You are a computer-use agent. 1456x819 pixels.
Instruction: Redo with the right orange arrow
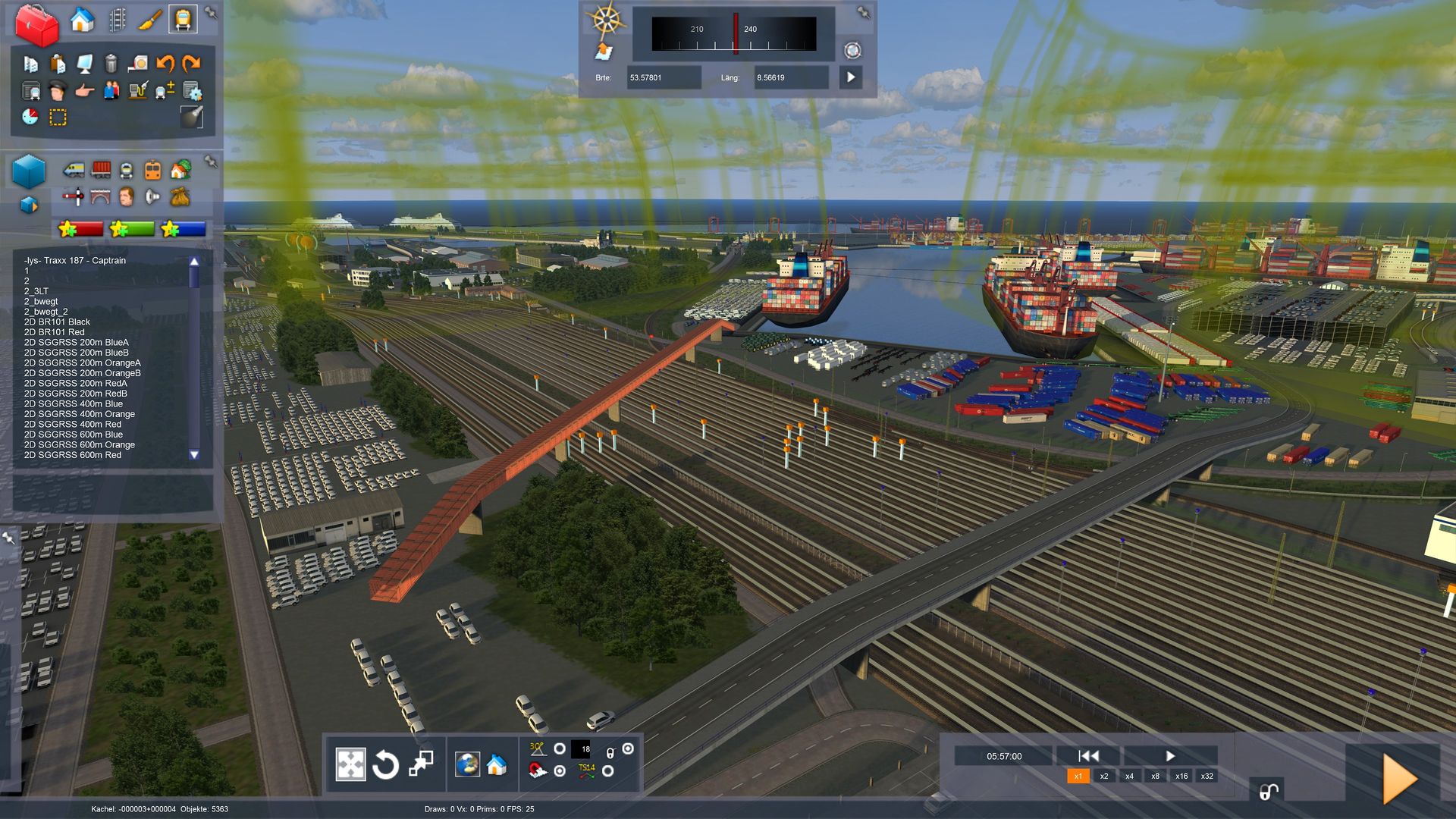click(x=191, y=64)
